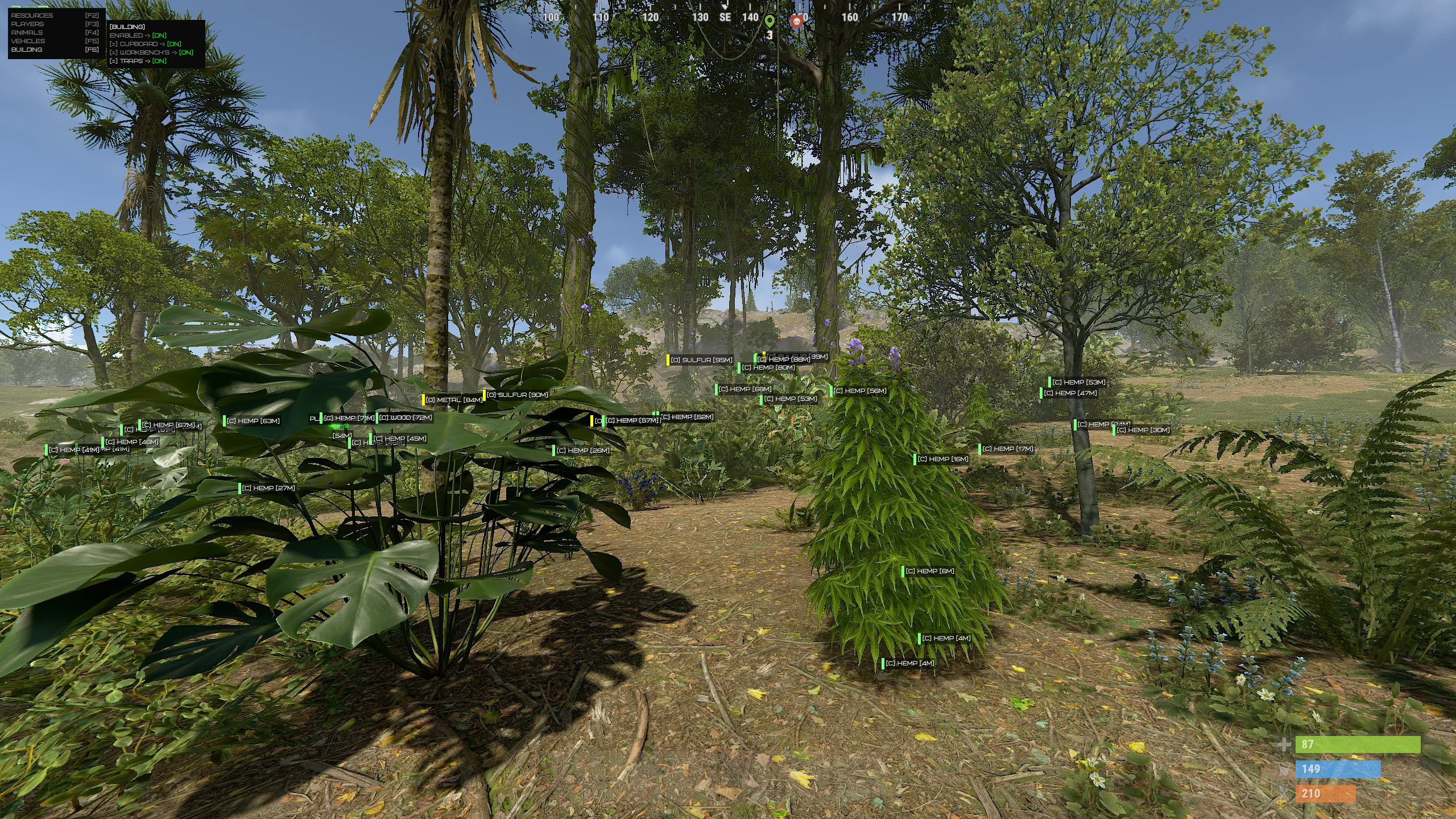The width and height of the screenshot is (1456, 819).
Task: Select the BUILDING menu entry
Action: (27, 49)
